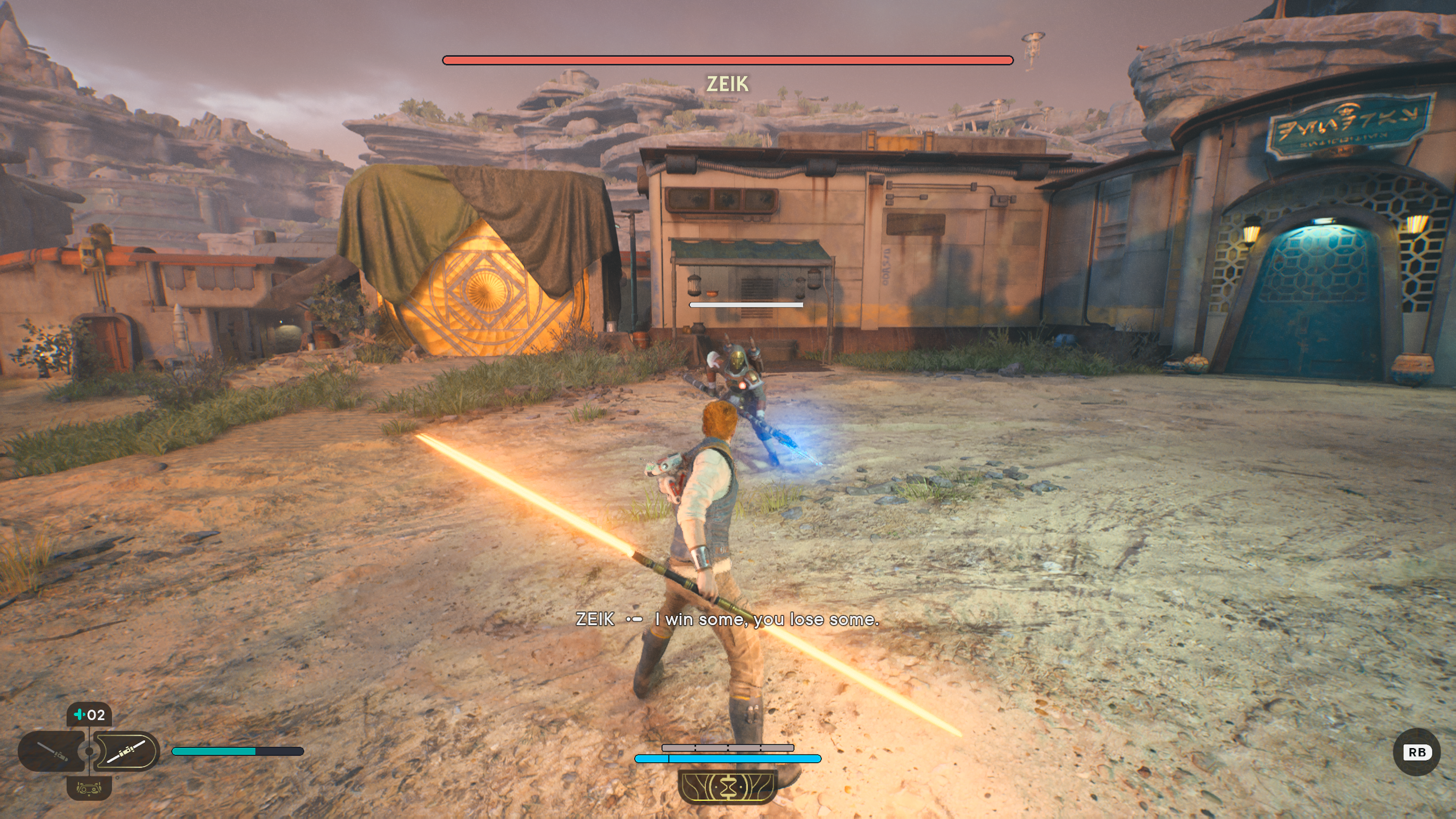Activate the BD-1 droid slot
The height and width of the screenshot is (819, 1456).
point(89,788)
